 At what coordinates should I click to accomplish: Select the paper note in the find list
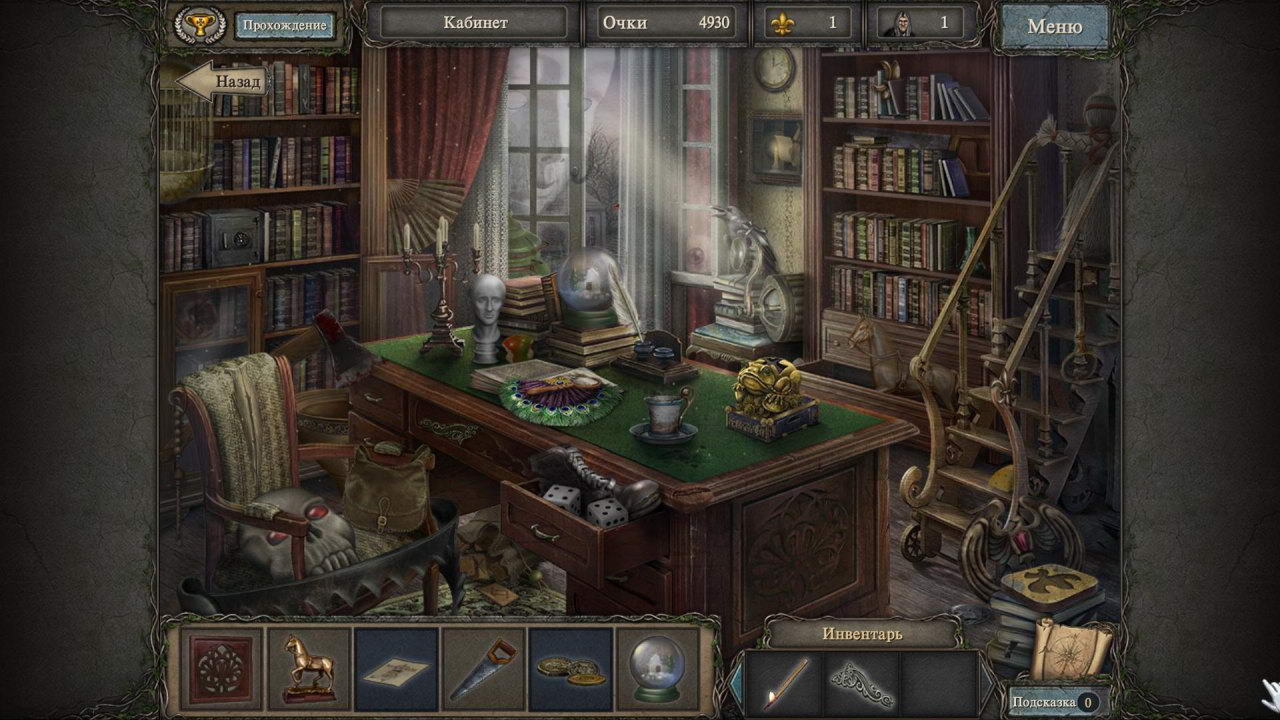click(396, 668)
